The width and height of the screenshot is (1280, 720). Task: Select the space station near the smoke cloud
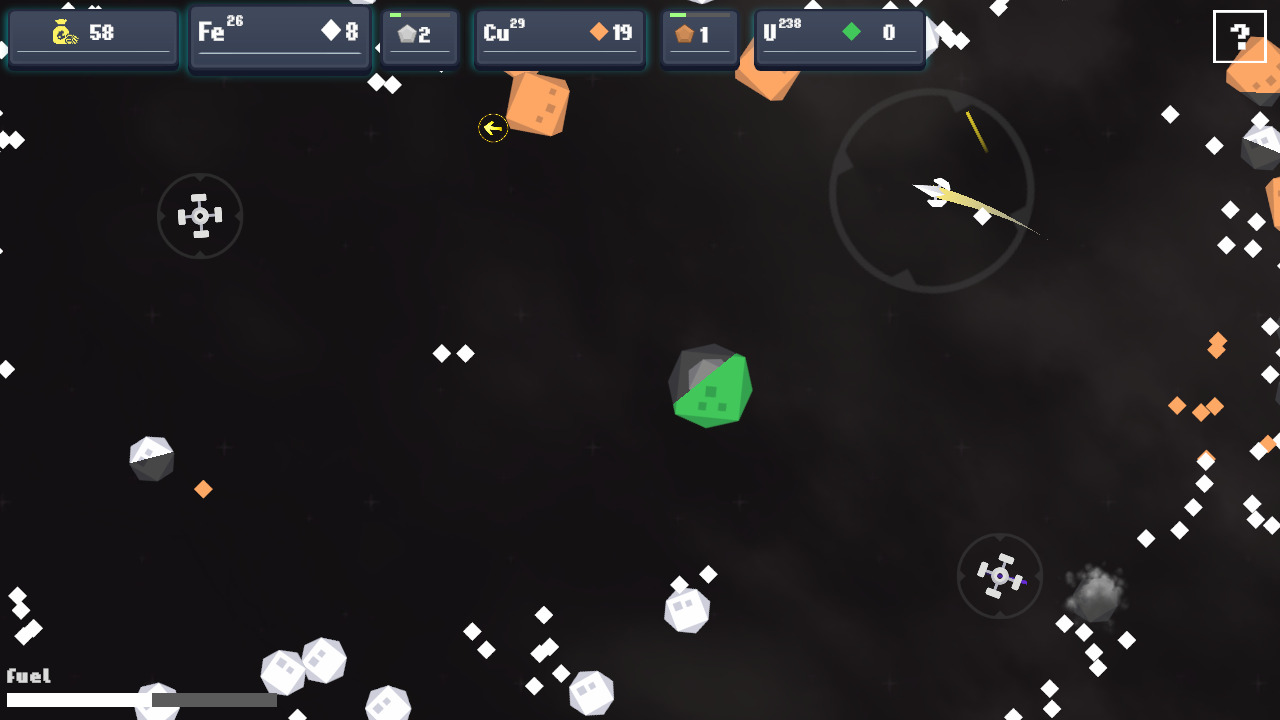click(1000, 575)
